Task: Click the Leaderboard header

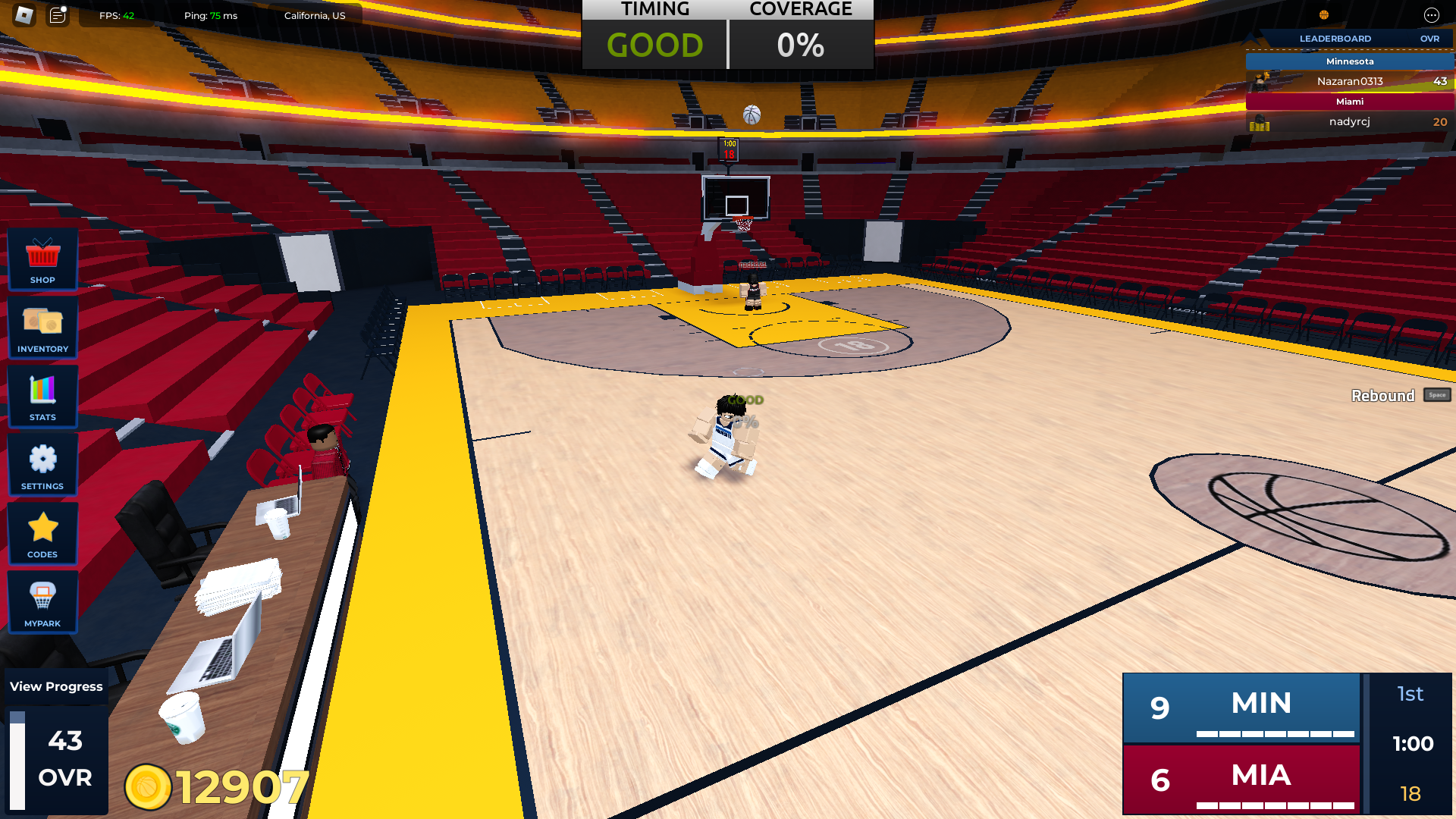Action: tap(1335, 39)
